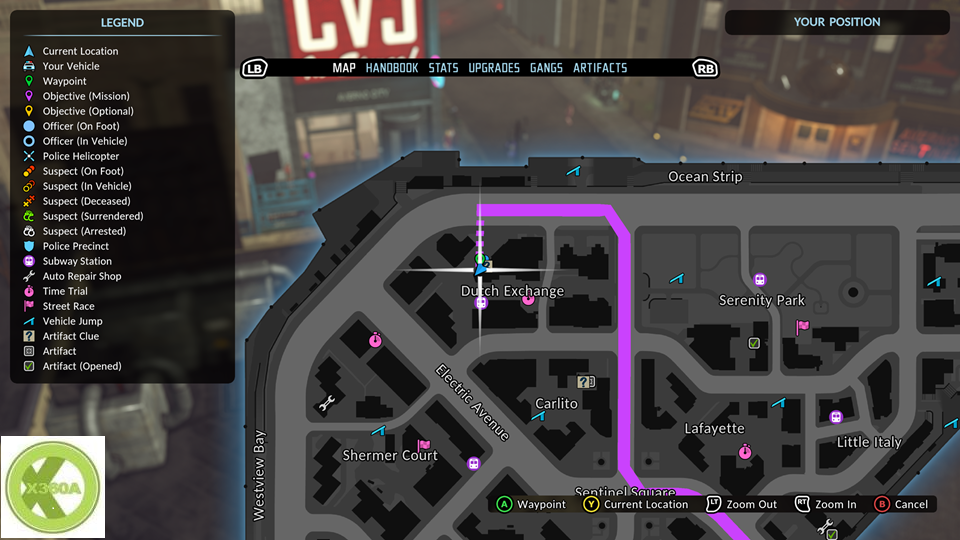Select the Subway Station legend entry
This screenshot has height=540, width=960.
[x=77, y=261]
